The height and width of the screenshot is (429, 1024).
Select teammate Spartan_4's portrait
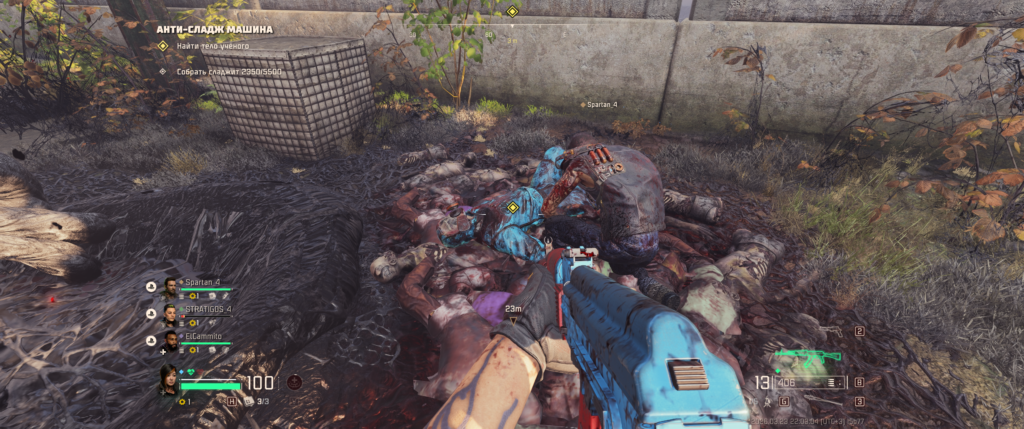[170, 285]
